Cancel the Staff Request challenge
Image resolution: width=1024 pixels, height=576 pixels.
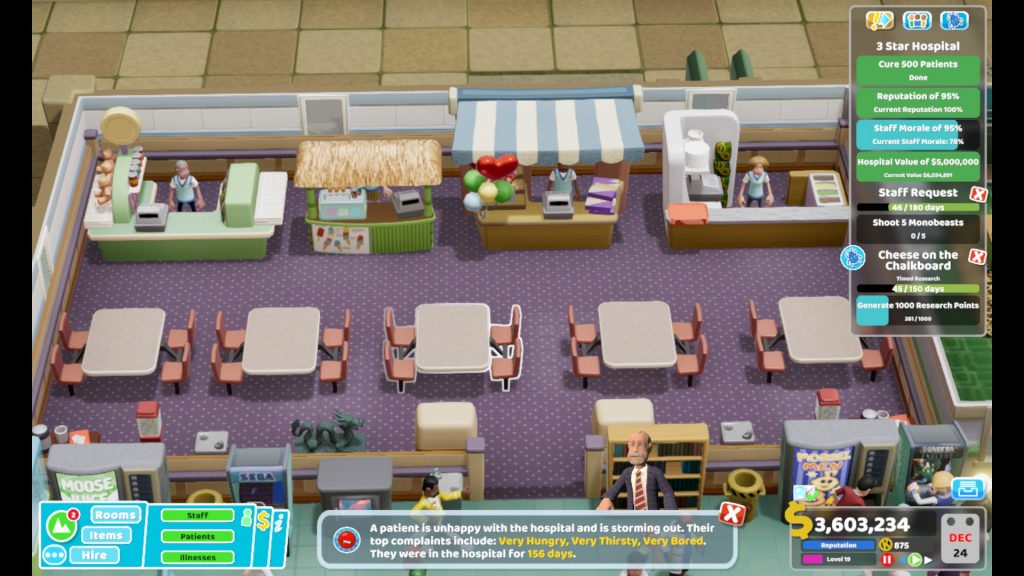(979, 194)
